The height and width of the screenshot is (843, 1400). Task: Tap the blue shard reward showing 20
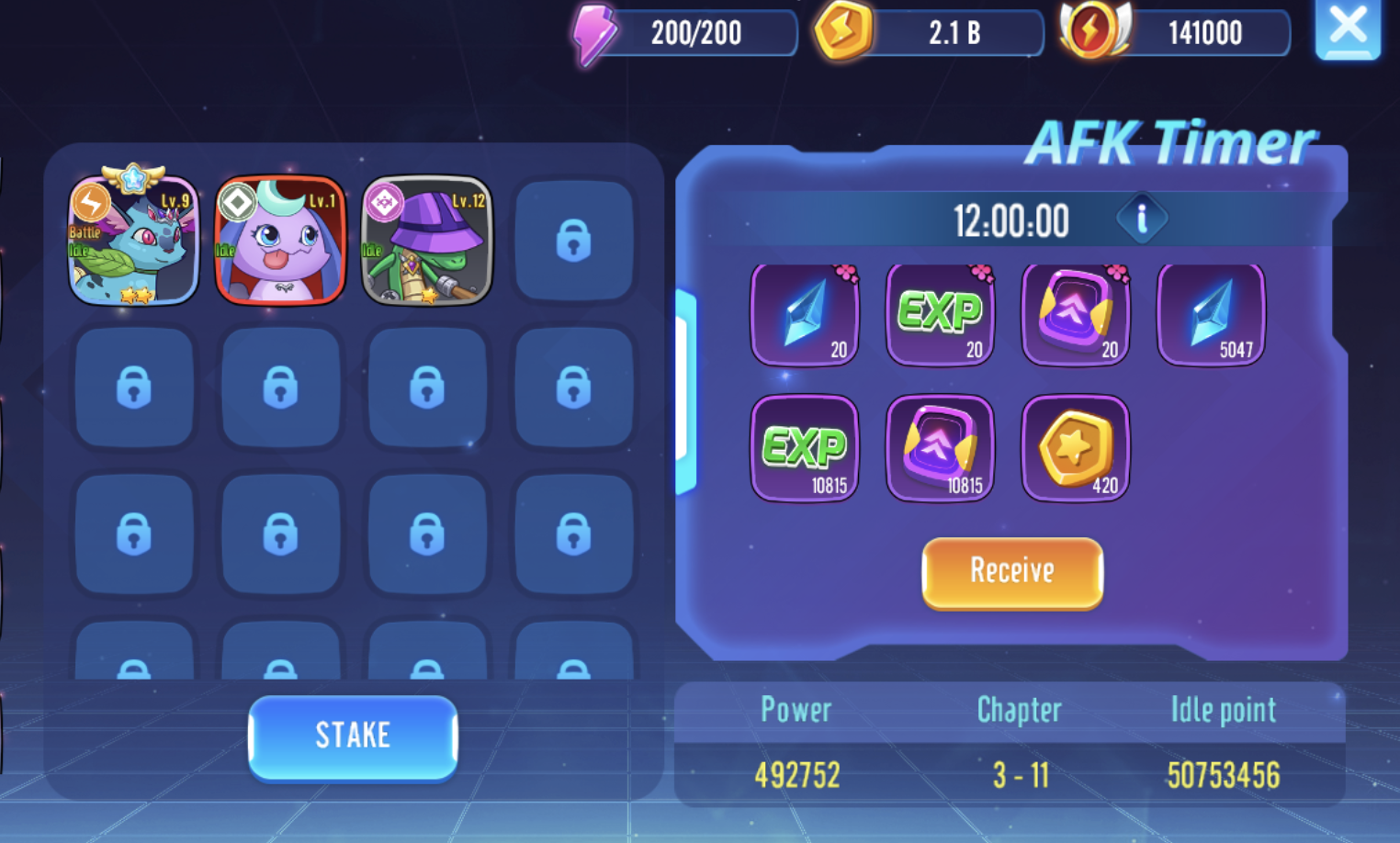(x=804, y=314)
